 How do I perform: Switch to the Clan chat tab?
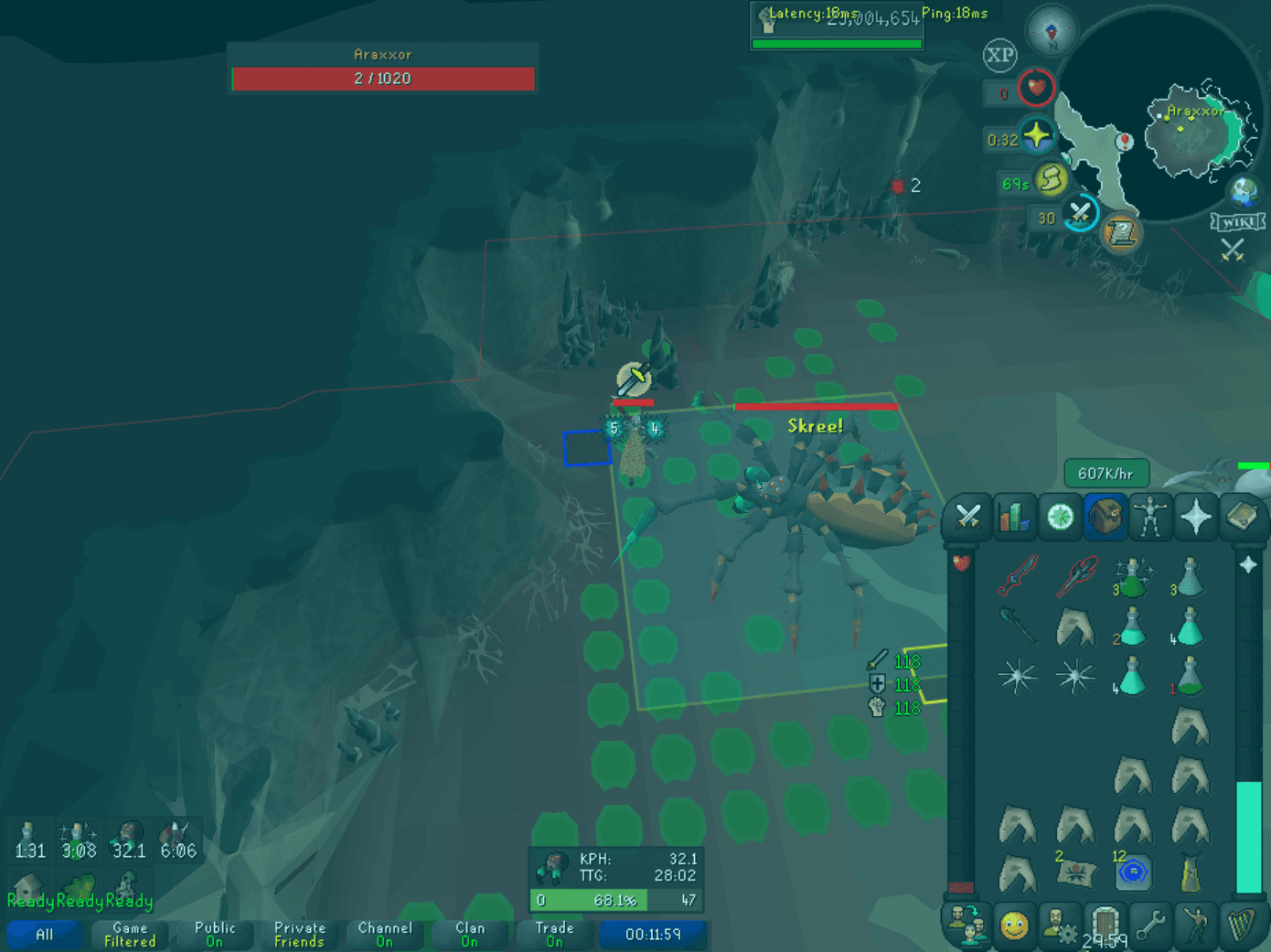tap(470, 935)
